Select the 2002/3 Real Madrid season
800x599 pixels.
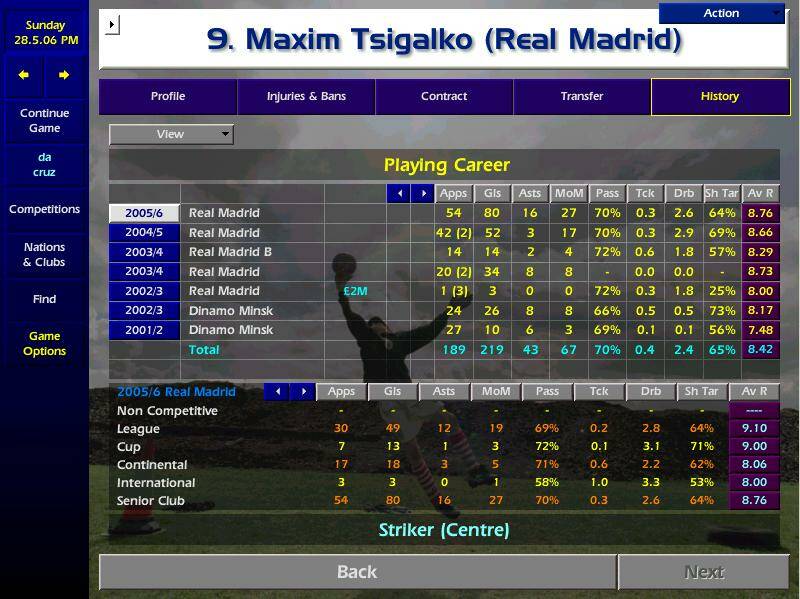pos(144,291)
